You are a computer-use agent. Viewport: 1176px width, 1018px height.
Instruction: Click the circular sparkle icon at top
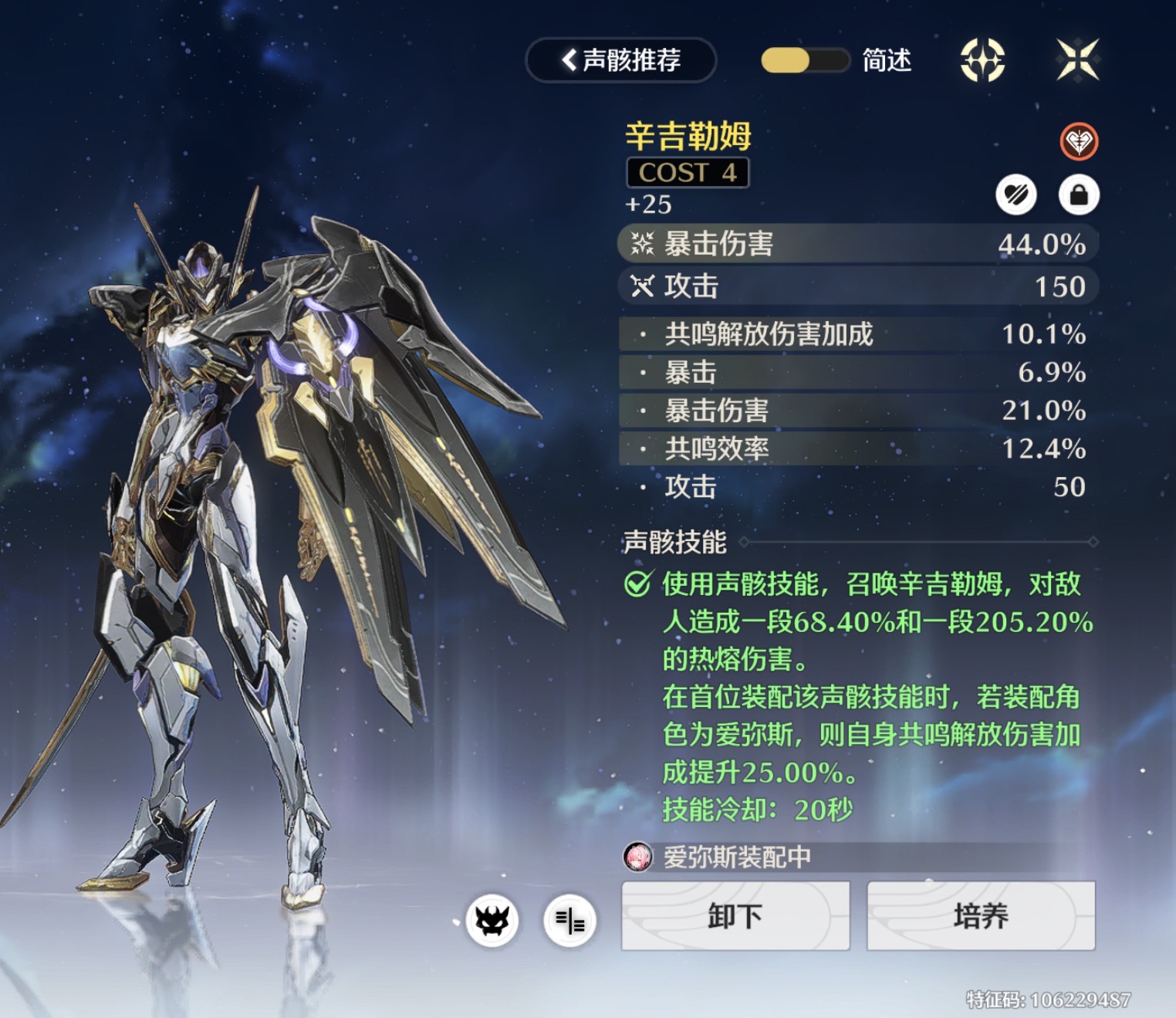tap(982, 60)
